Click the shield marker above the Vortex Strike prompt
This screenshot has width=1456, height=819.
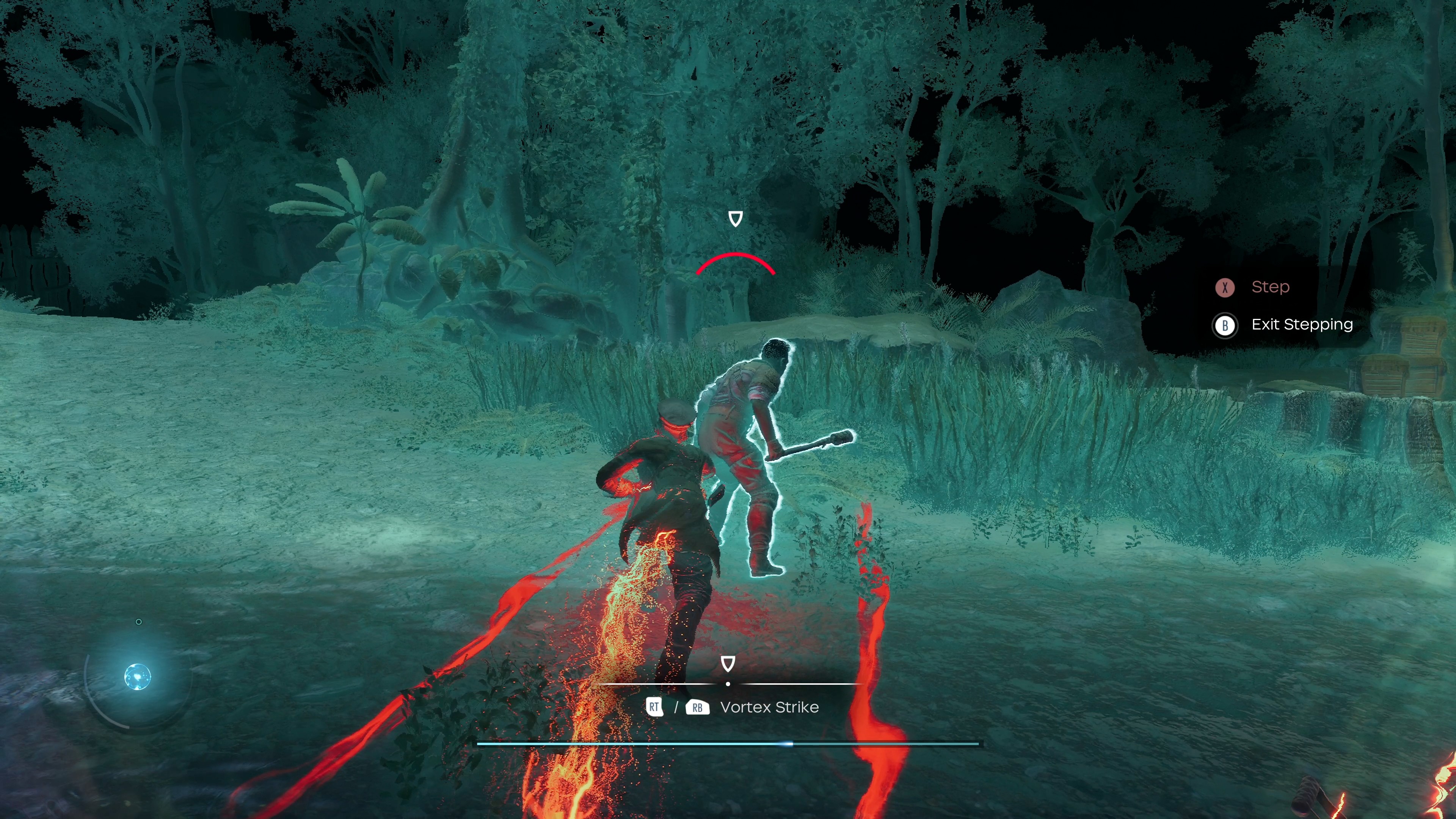pyautogui.click(x=728, y=664)
